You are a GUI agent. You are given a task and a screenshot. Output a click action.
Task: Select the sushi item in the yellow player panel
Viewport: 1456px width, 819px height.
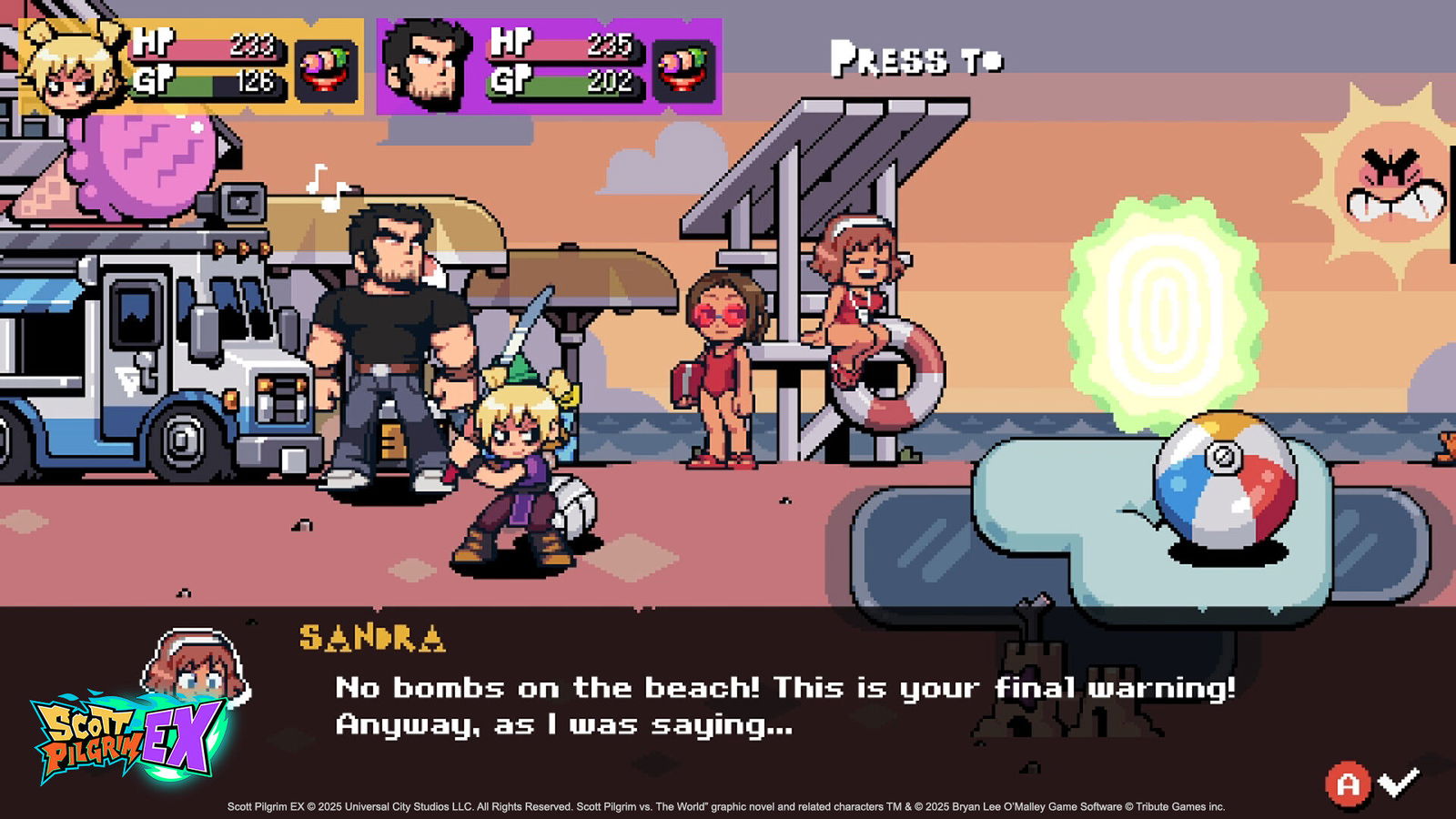coord(326,70)
